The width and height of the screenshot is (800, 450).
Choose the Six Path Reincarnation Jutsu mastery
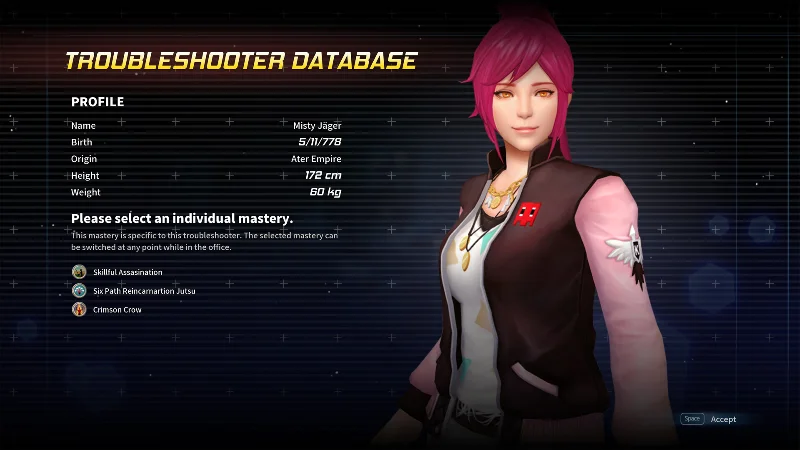click(x=143, y=291)
